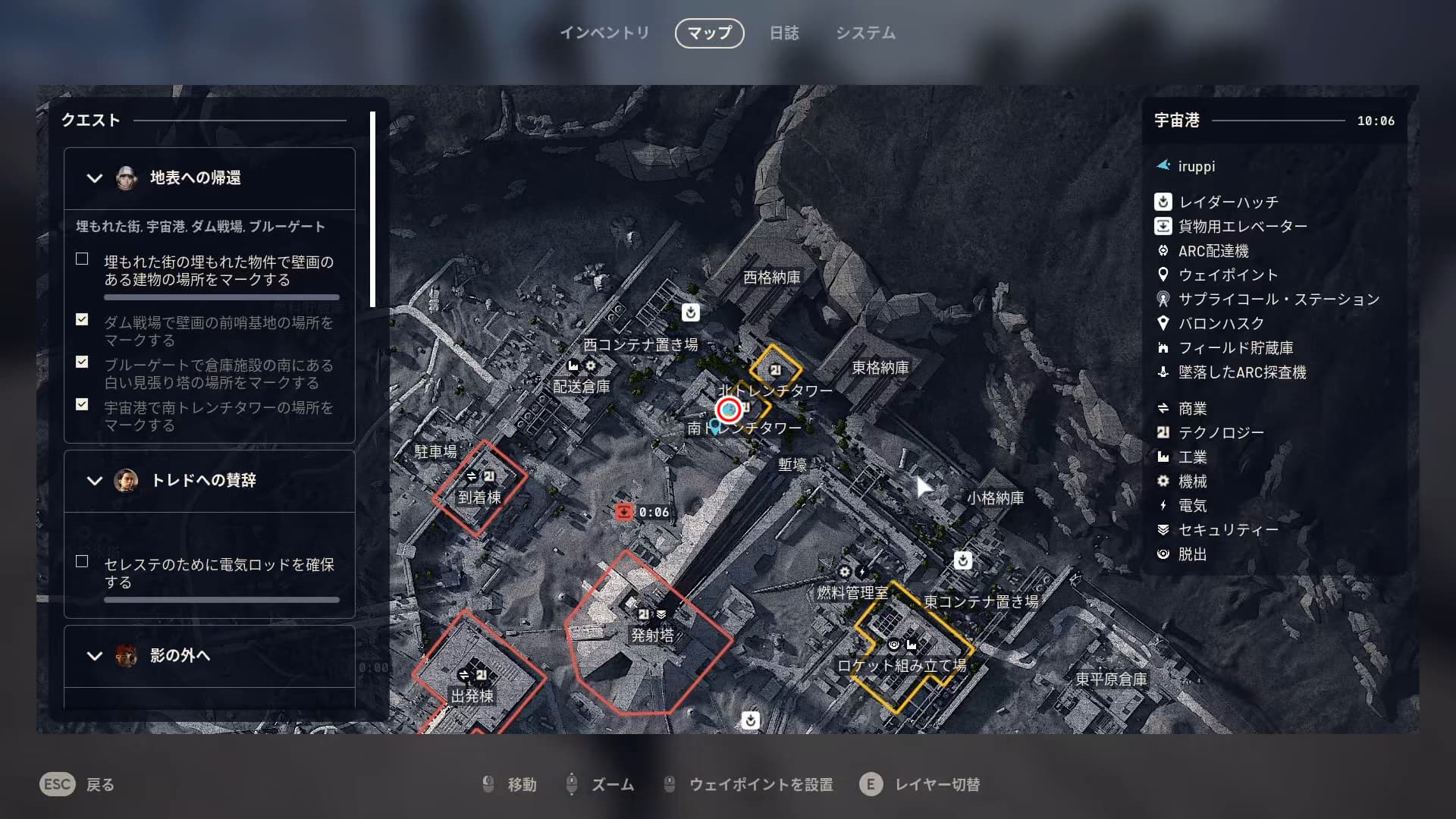
Task: Select 貨物用エレベーター legend entry
Action: (1242, 227)
